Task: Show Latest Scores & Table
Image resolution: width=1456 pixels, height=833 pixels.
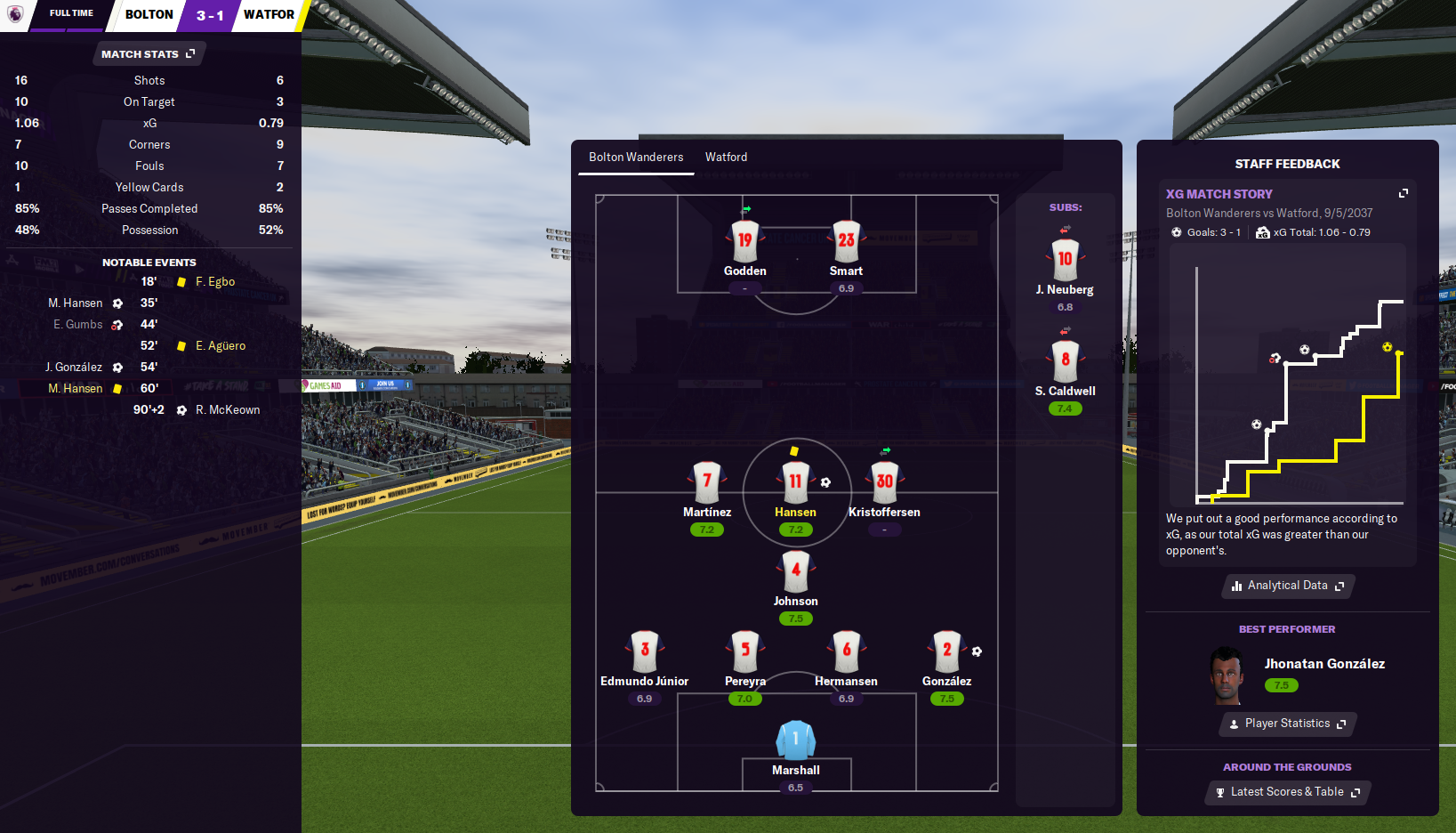Action: click(x=1287, y=792)
